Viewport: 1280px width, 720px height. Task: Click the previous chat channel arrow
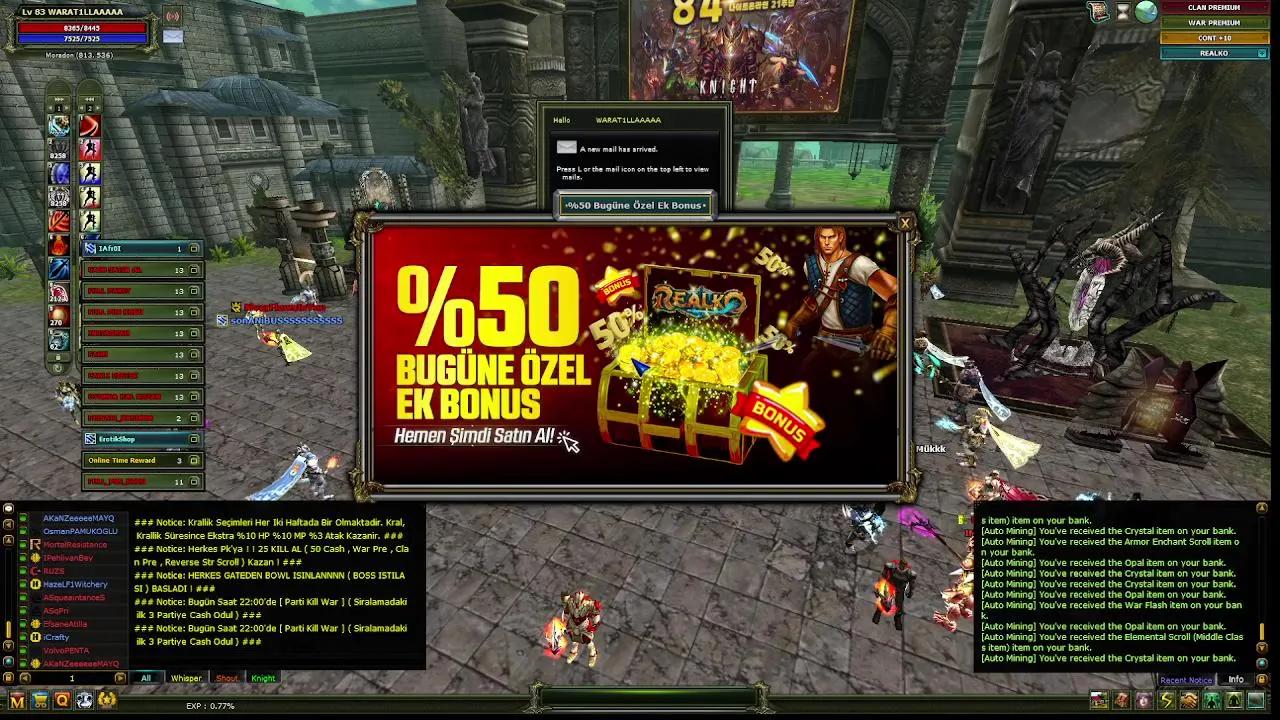click(x=26, y=677)
